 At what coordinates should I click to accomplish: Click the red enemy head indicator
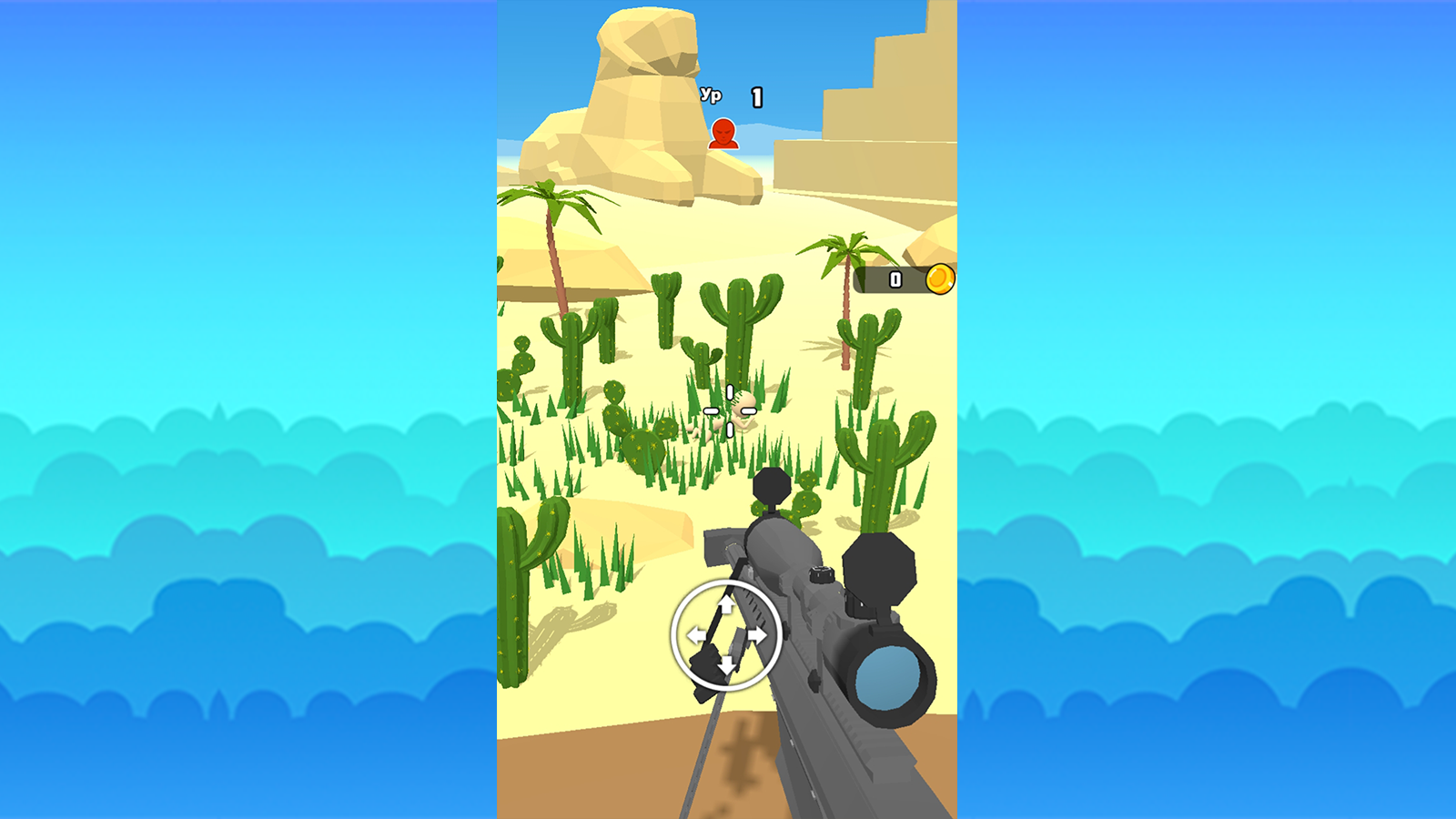[x=722, y=135]
